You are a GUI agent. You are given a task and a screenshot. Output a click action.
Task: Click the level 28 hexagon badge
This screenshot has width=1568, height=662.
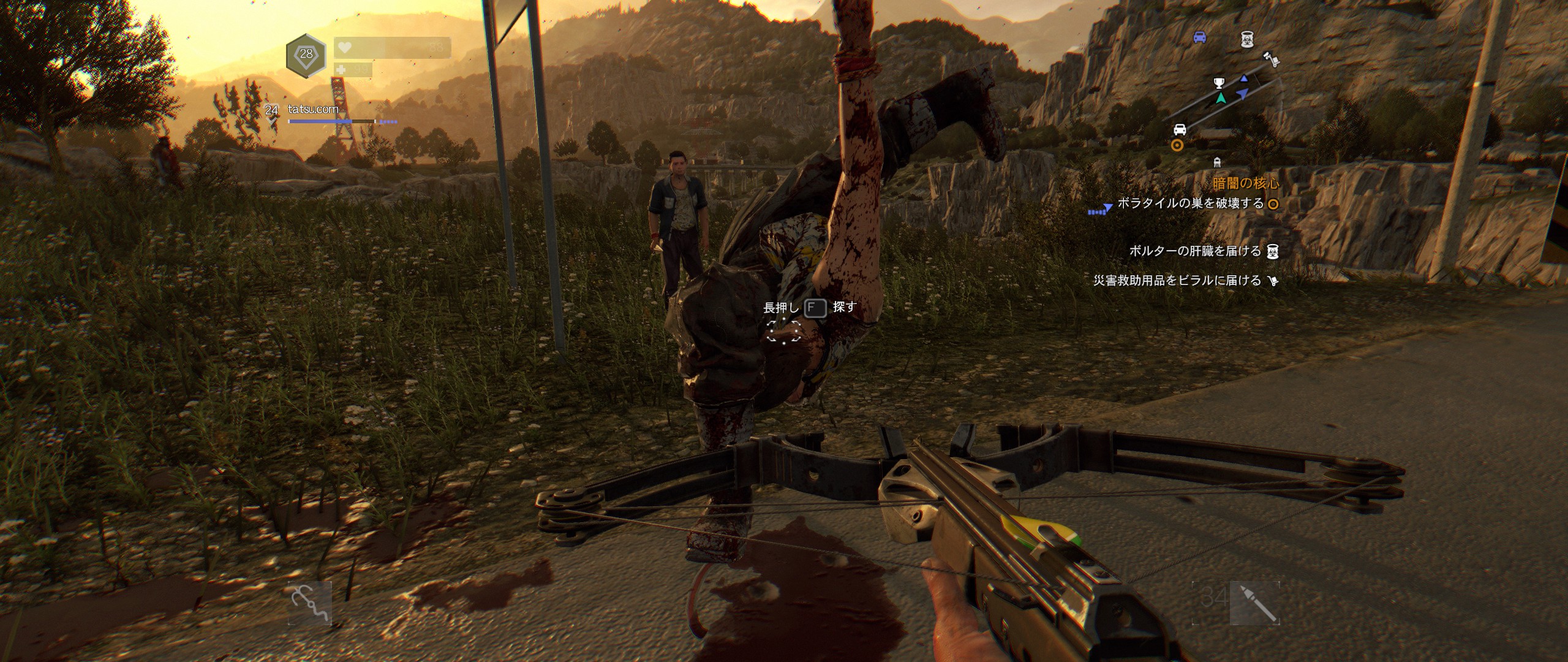point(306,55)
